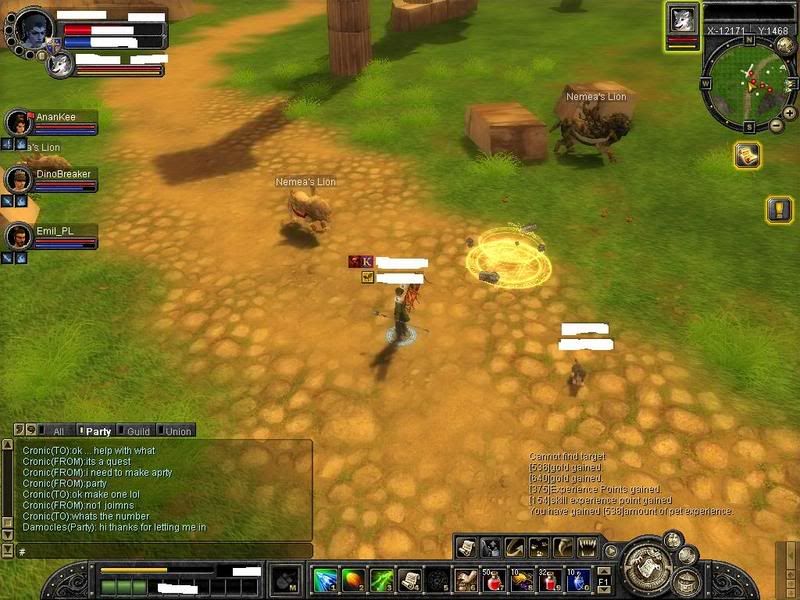This screenshot has width=800, height=600.
Task: Select the Party chat tab
Action: 98,431
